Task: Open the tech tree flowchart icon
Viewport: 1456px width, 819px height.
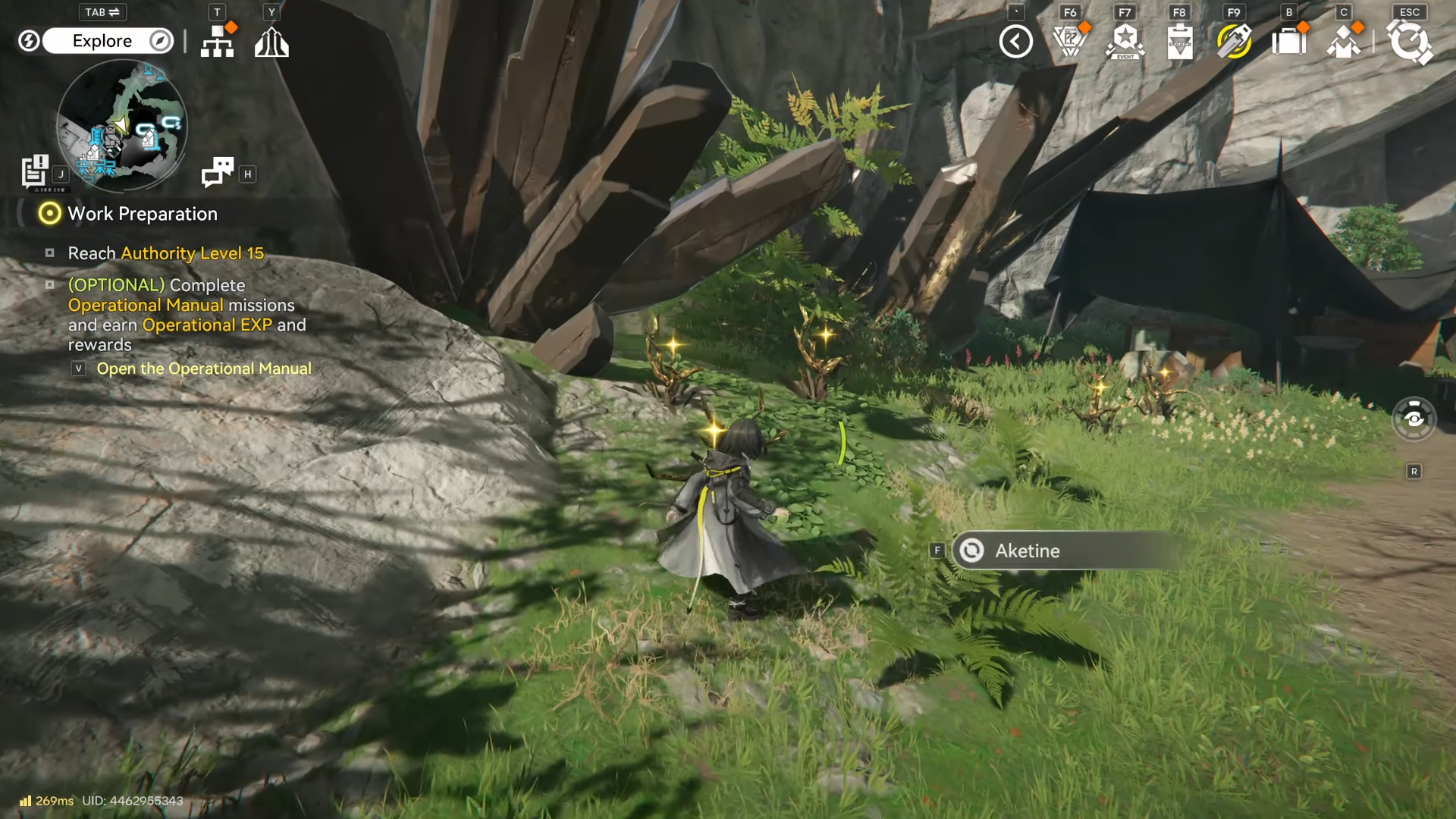Action: [x=218, y=42]
